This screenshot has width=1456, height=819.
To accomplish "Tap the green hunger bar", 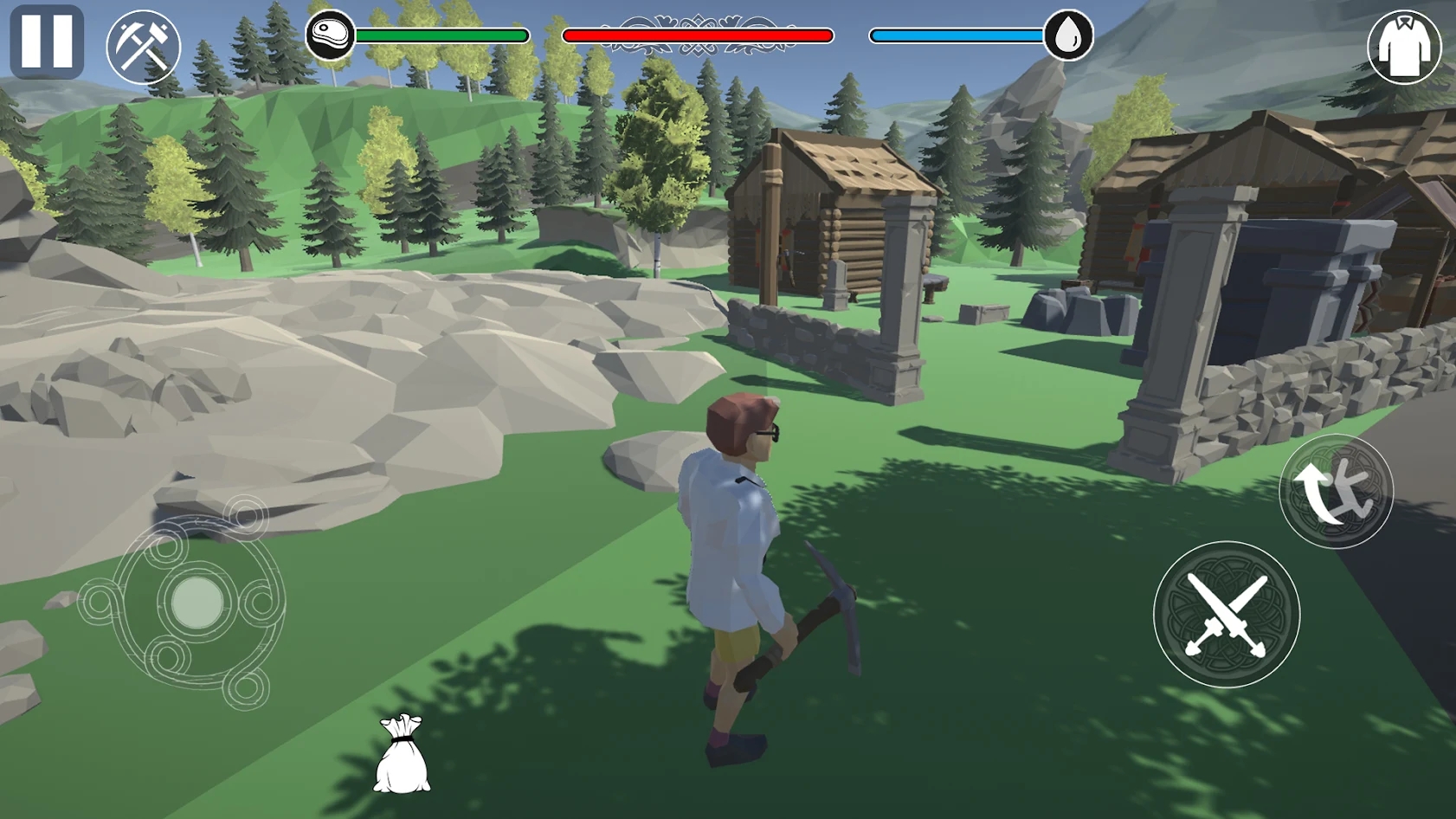I will (x=441, y=35).
